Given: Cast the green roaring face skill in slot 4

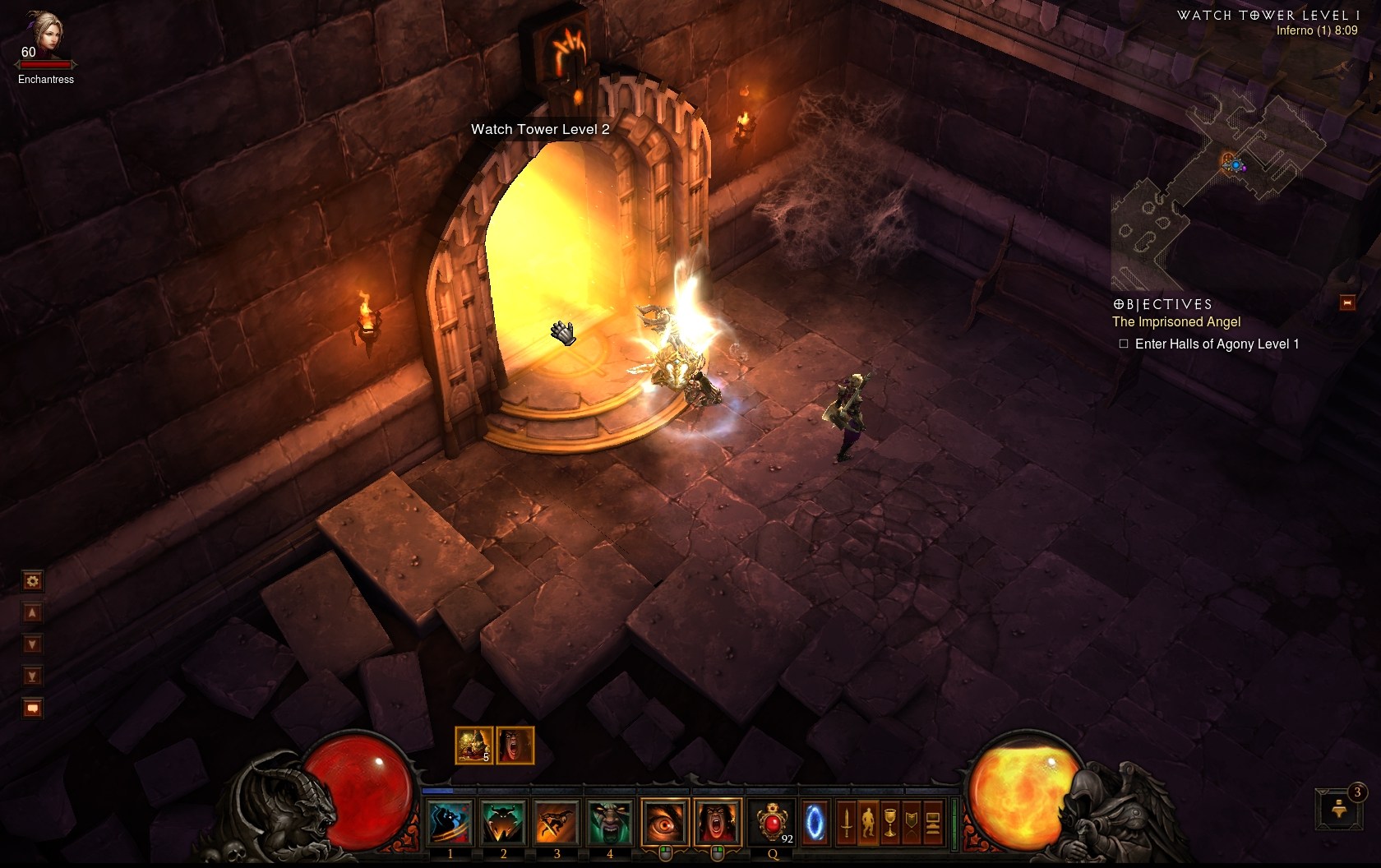Looking at the screenshot, I should tap(609, 822).
